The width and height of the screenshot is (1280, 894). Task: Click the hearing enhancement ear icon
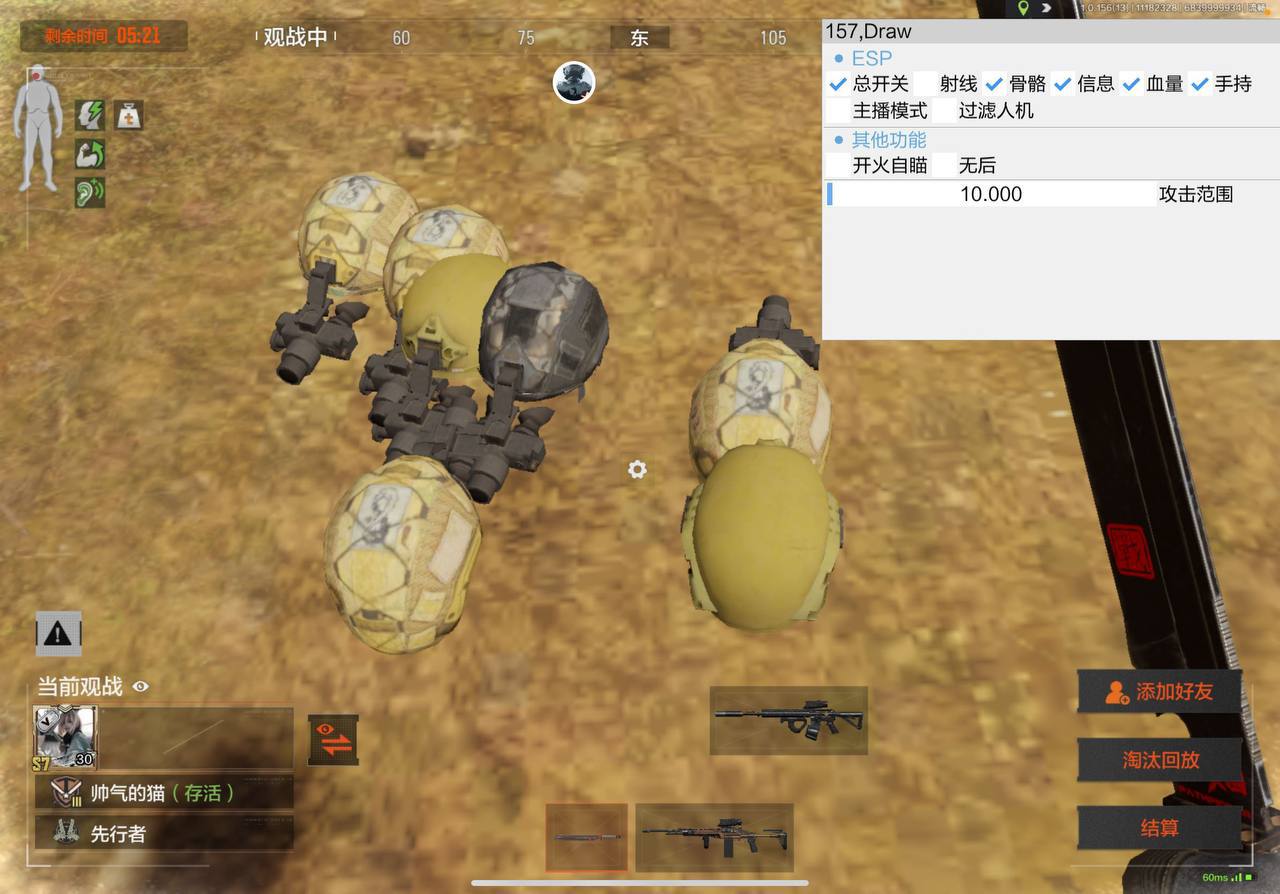pos(88,192)
